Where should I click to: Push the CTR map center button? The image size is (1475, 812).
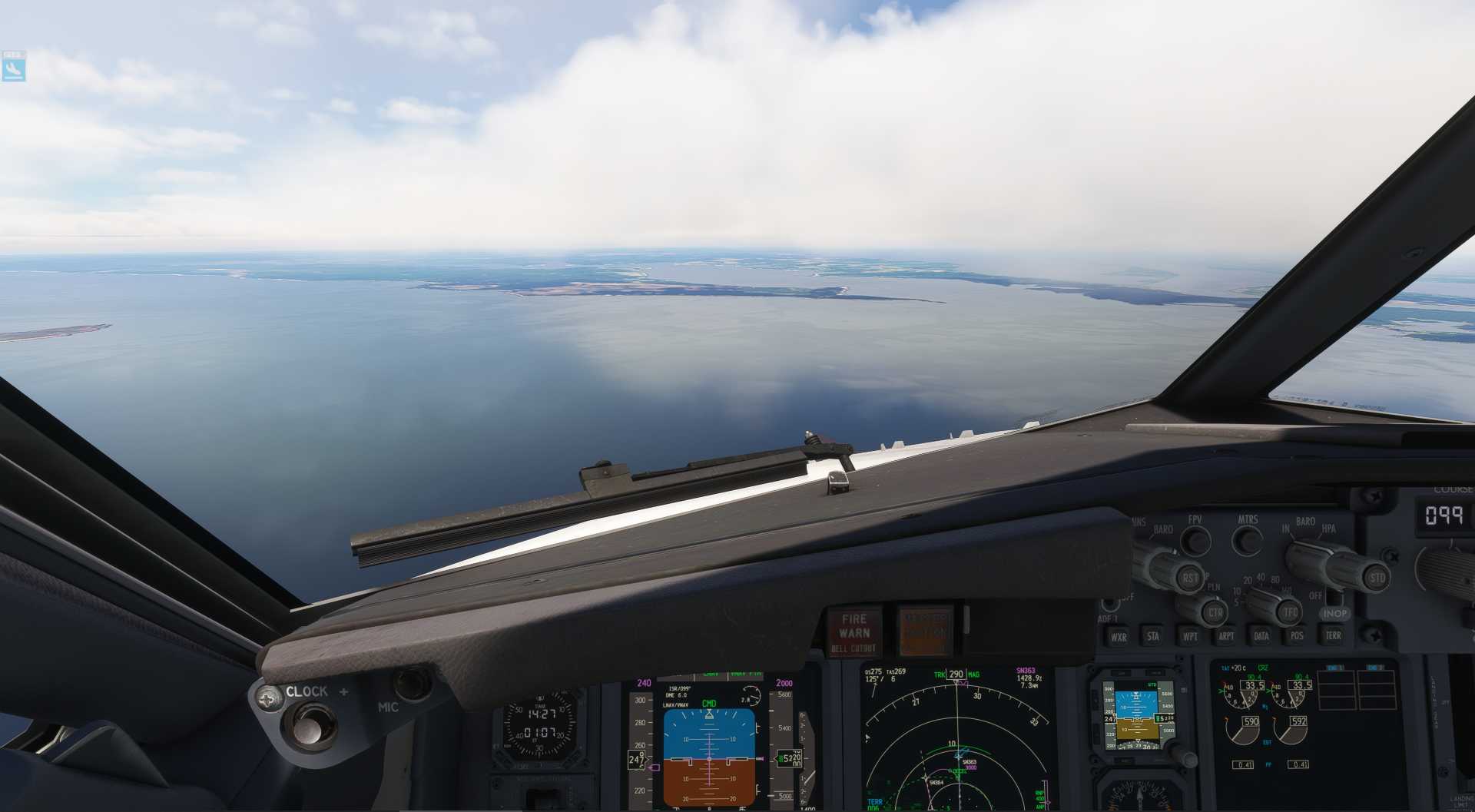[1215, 613]
